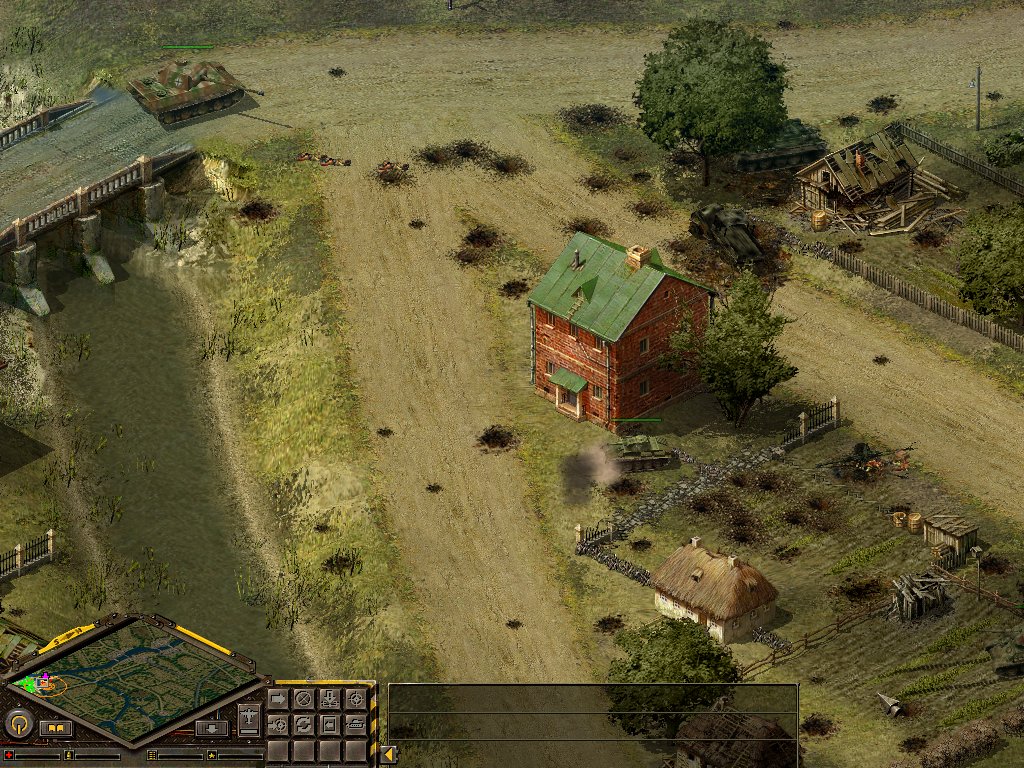Activate the rotate command with circular arrows
This screenshot has height=768, width=1024.
[x=303, y=724]
